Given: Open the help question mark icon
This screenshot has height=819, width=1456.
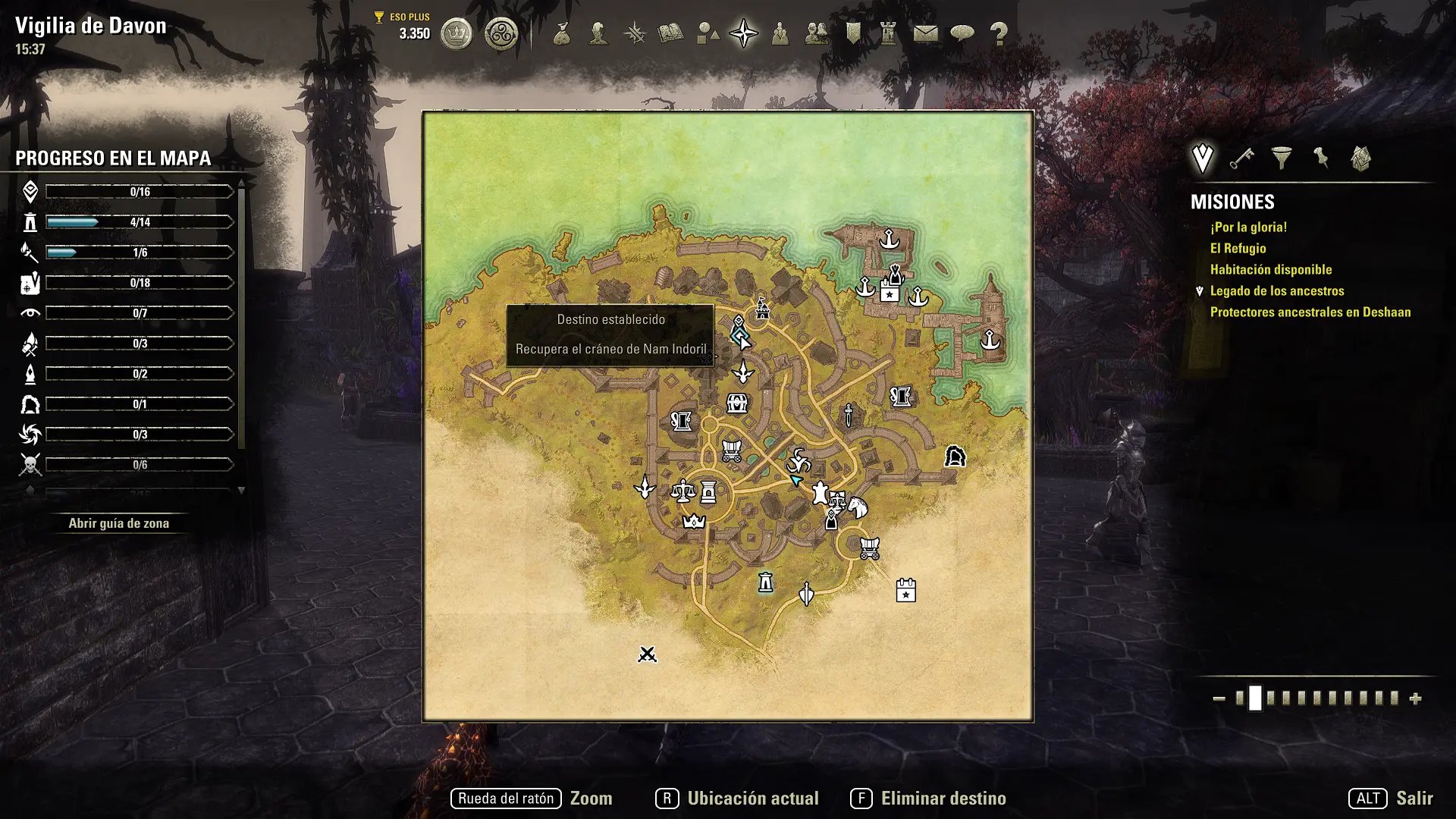Looking at the screenshot, I should (x=999, y=34).
